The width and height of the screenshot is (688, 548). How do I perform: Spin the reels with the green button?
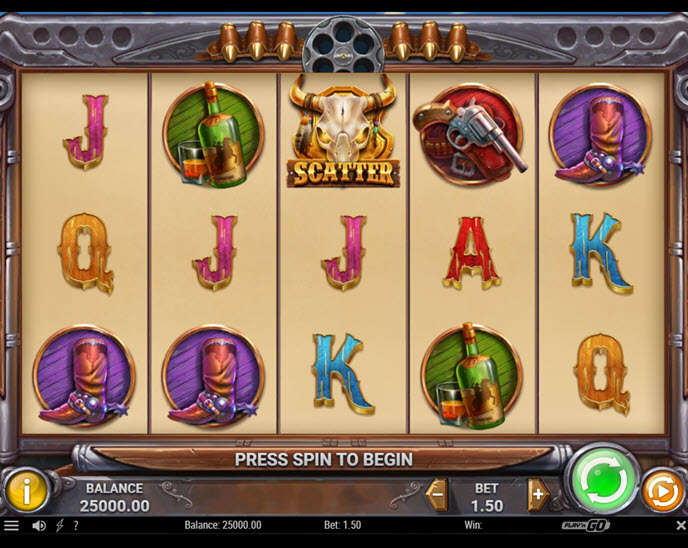click(603, 480)
